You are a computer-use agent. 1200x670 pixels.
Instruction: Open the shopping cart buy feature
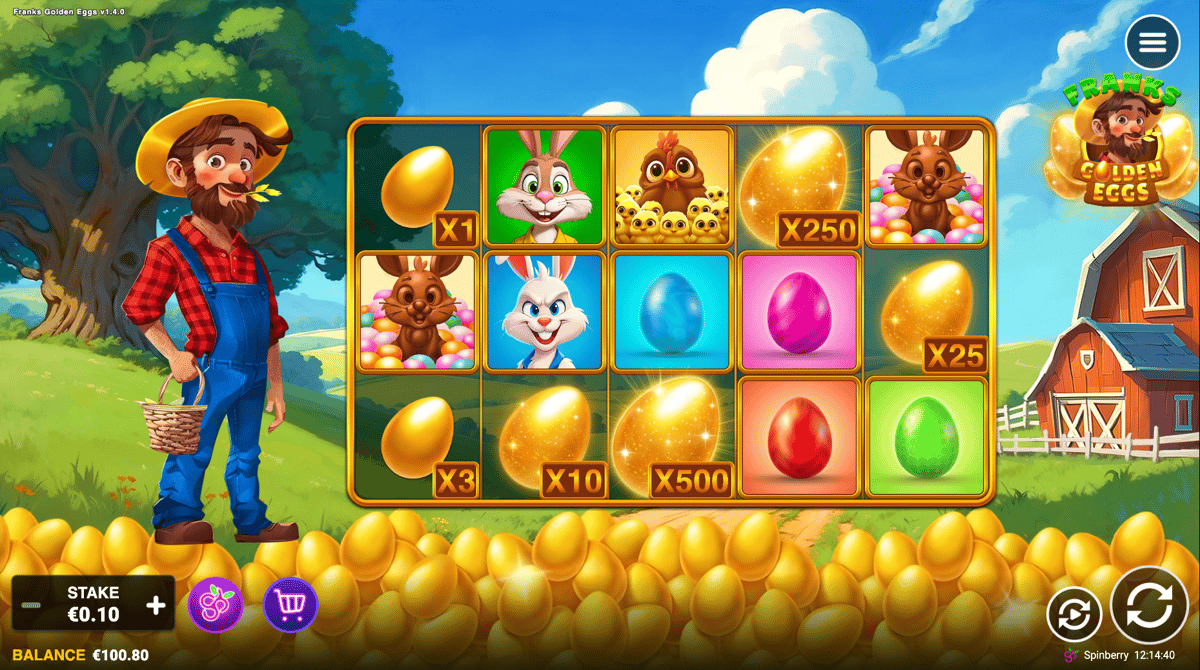point(290,605)
